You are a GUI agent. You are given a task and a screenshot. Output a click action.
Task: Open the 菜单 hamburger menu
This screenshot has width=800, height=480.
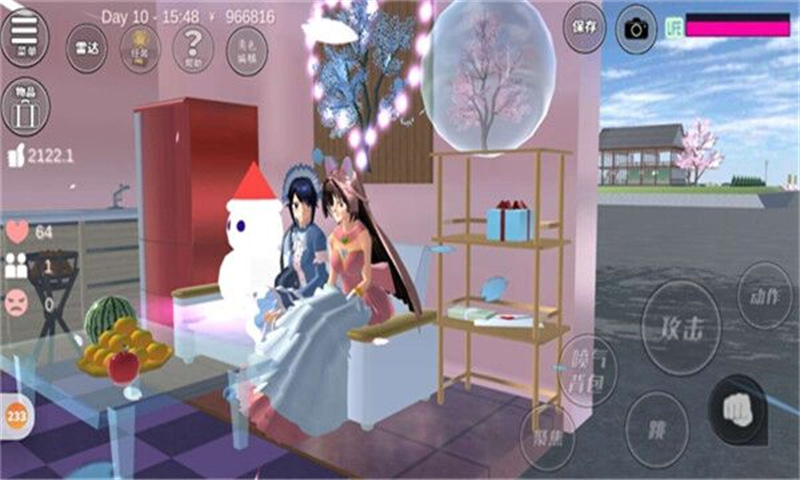(24, 36)
